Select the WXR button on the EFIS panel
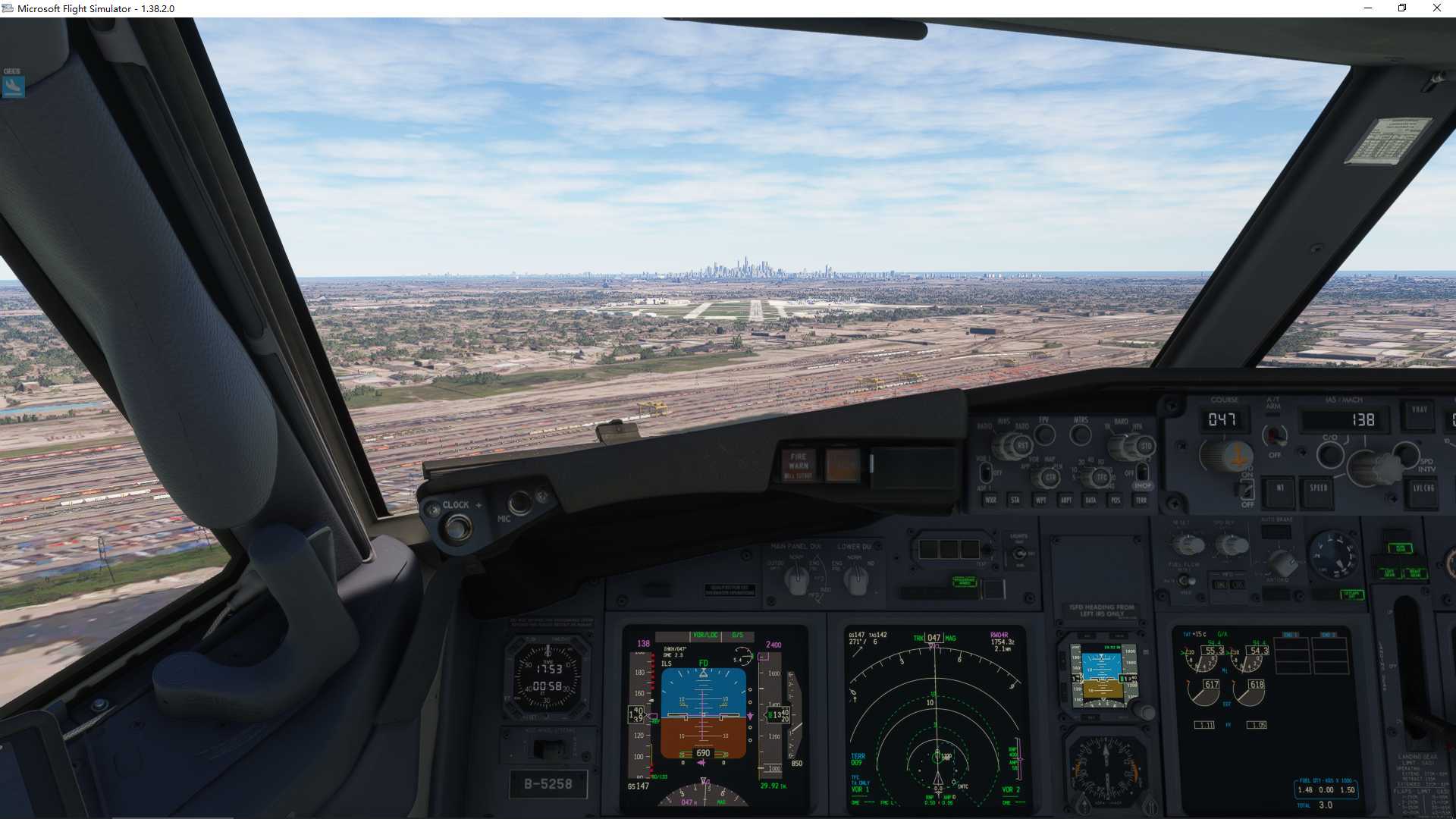This screenshot has width=1456, height=819. coord(992,500)
